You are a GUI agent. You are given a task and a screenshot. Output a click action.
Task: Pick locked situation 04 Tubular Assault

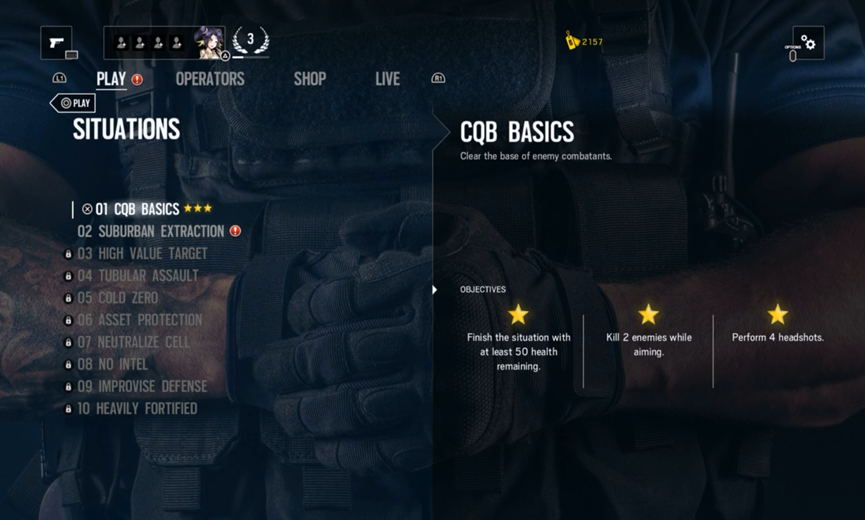coord(138,276)
